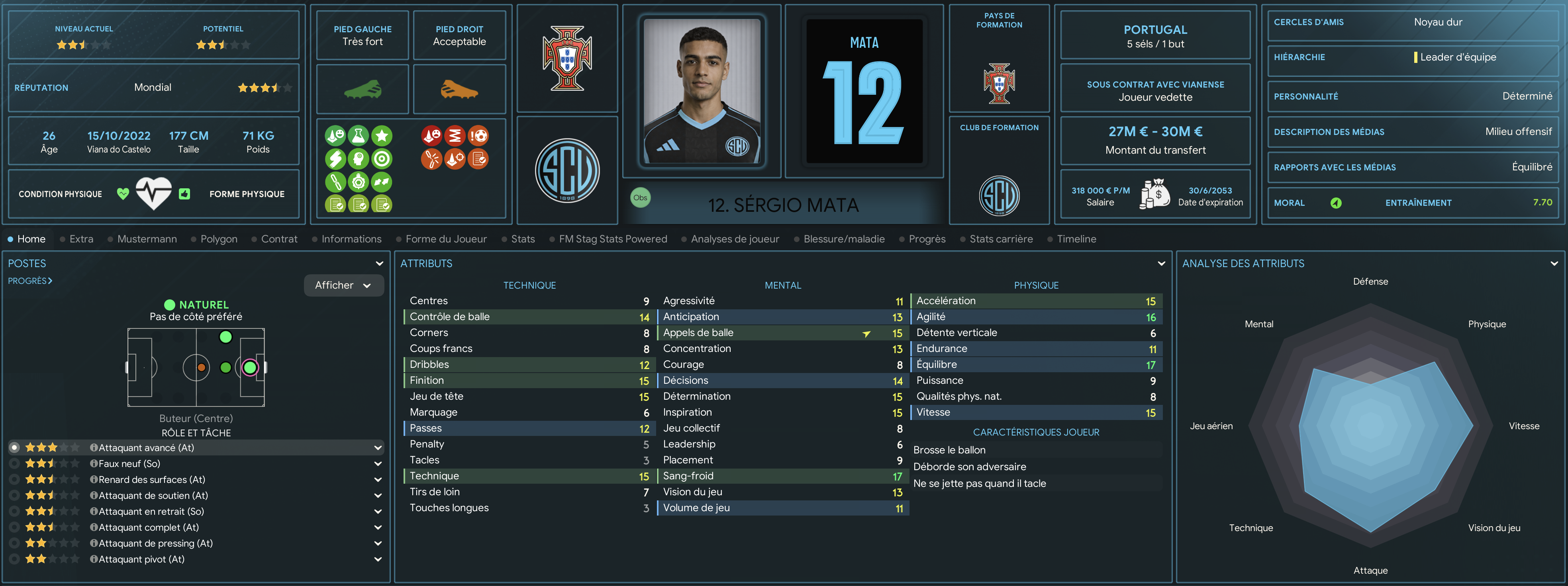The height and width of the screenshot is (586, 1568).
Task: Show the Contrat tab
Action: [x=279, y=239]
